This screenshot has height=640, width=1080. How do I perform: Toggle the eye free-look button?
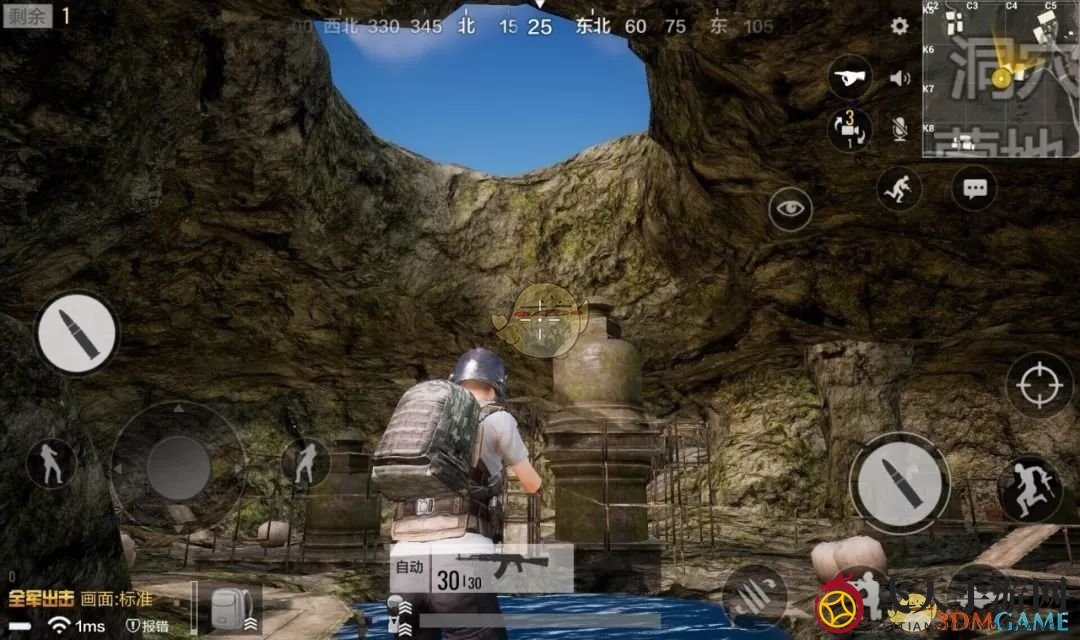click(x=790, y=209)
